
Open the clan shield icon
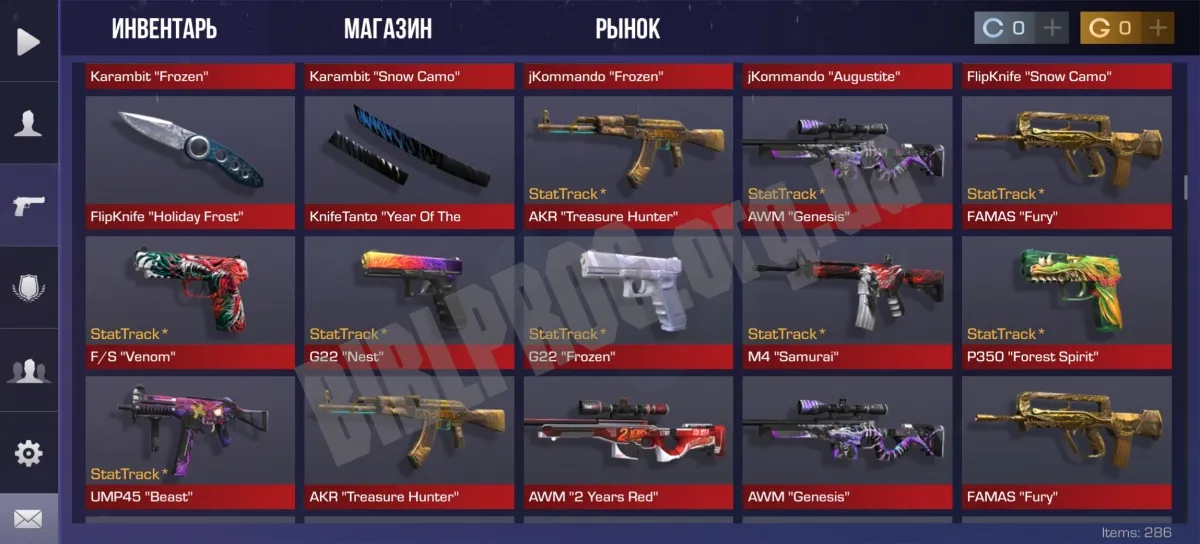tap(29, 290)
